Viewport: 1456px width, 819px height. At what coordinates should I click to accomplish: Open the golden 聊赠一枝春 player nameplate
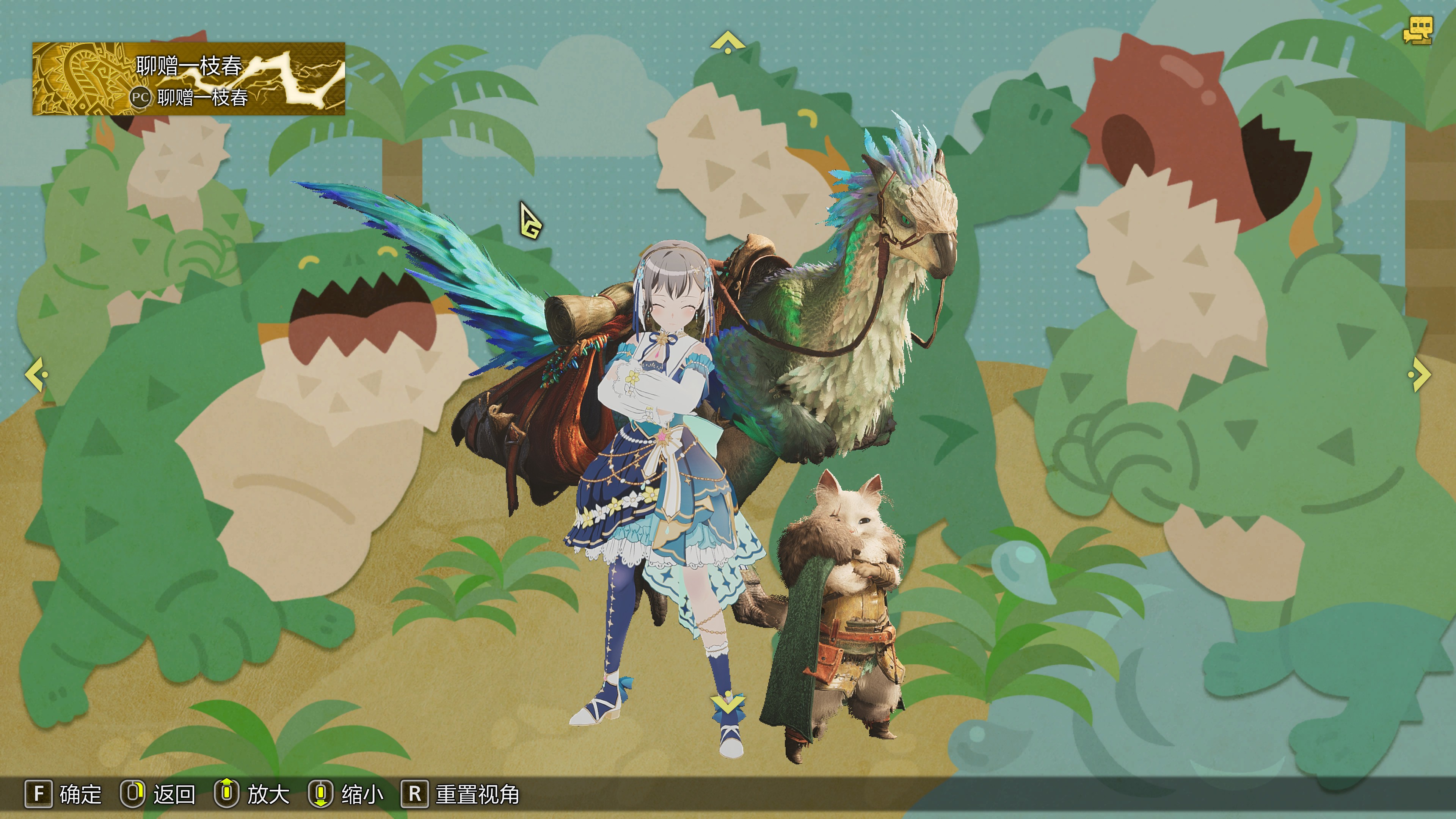coord(189,78)
